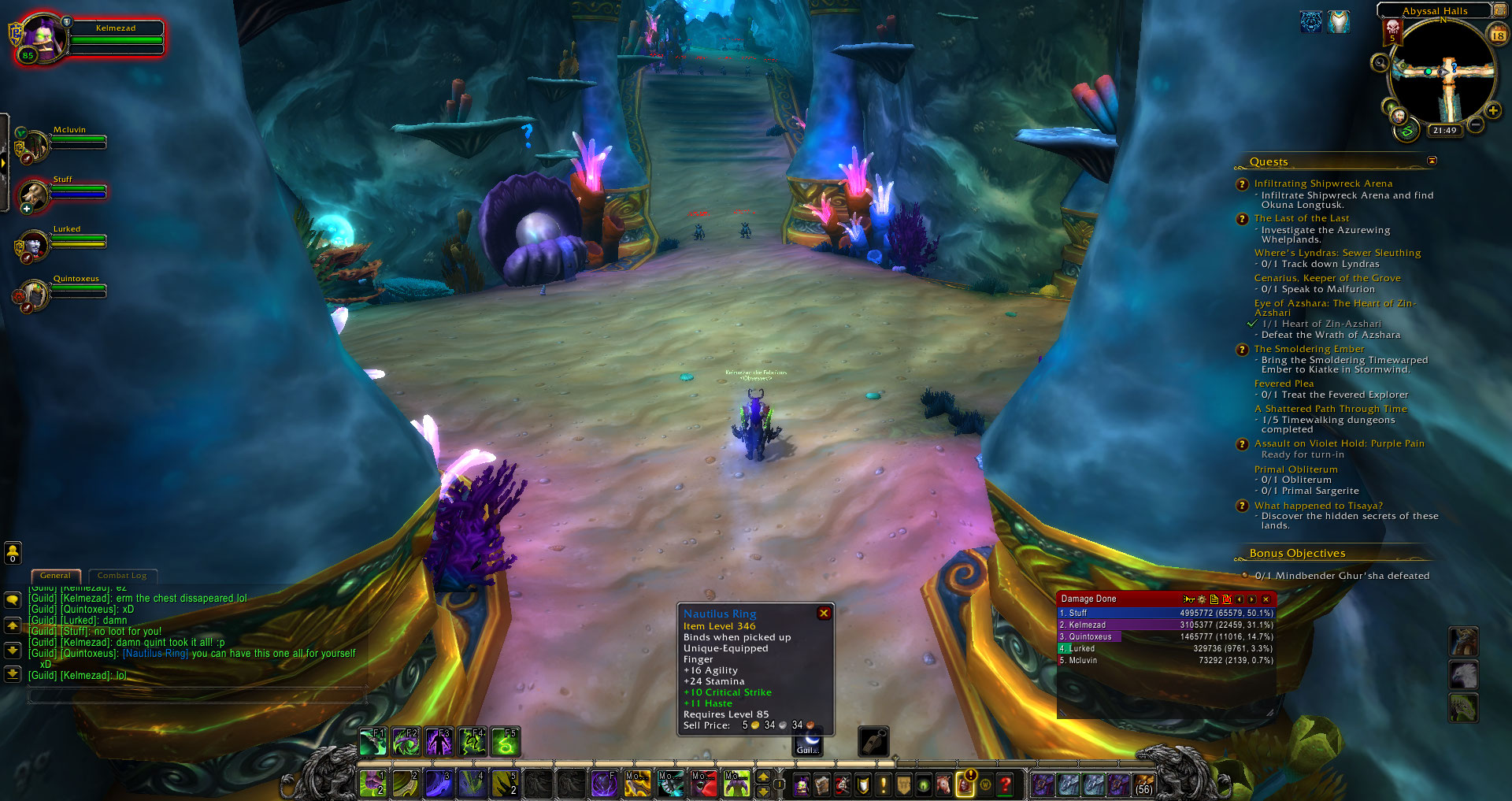1512x801 pixels.
Task: Select the General chat tab
Action: coord(55,576)
